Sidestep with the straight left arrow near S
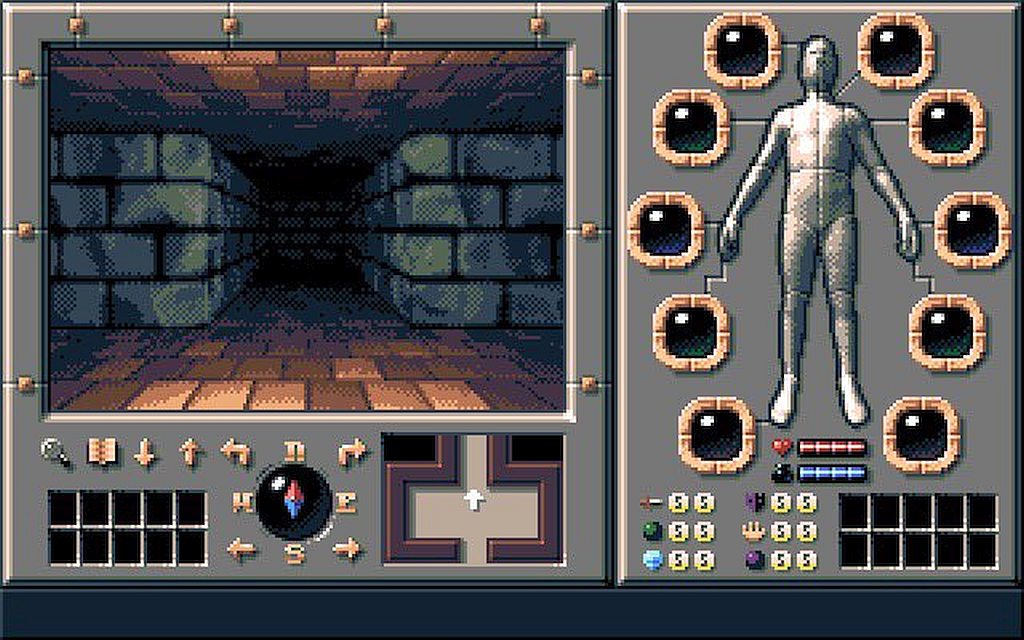Viewport: 1024px width, 640px height. [241, 548]
